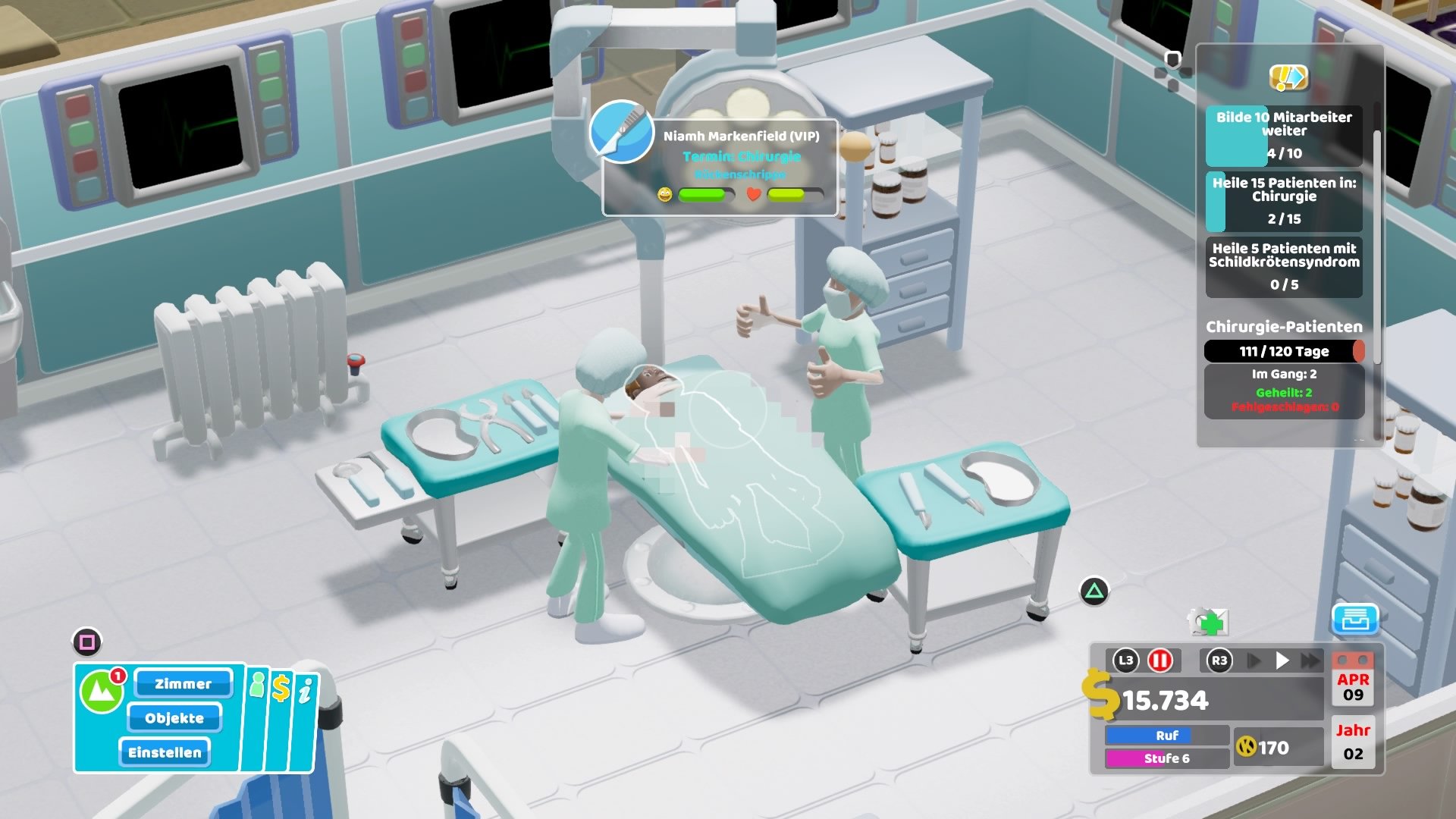Expand the Schildkrötensyndrom objective entry
The image size is (1456, 819).
1285,265
